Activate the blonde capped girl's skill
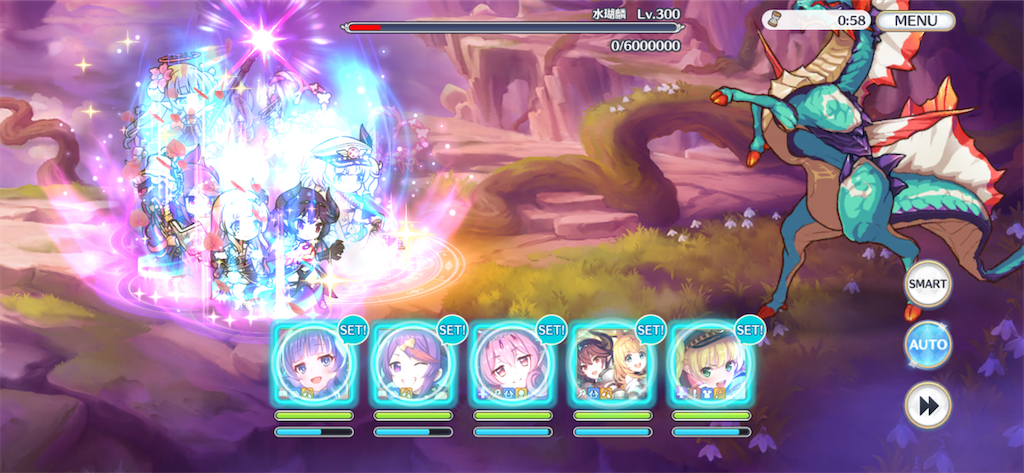This screenshot has height=473, width=1024. [710, 364]
